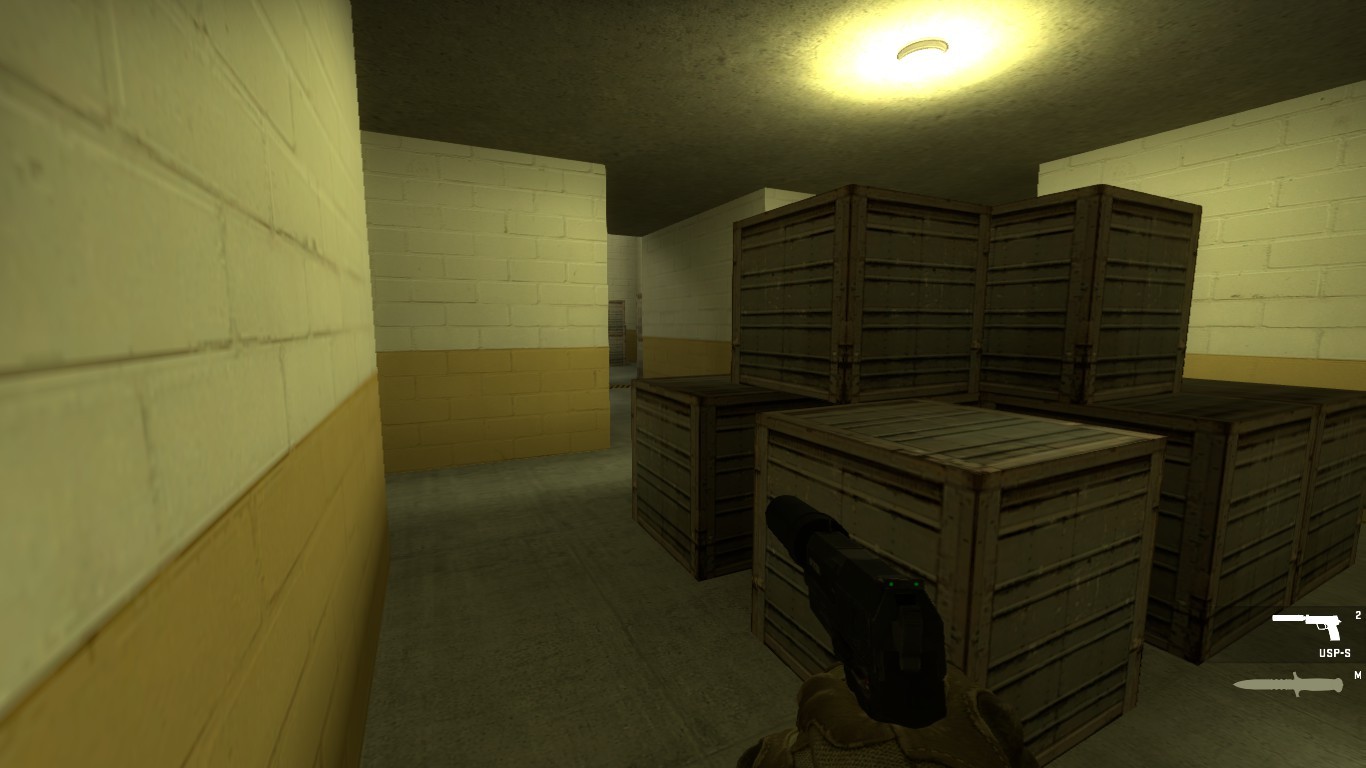Click the suppressor on the USP-S icon
Screen dimensions: 1366x768
tap(1287, 618)
